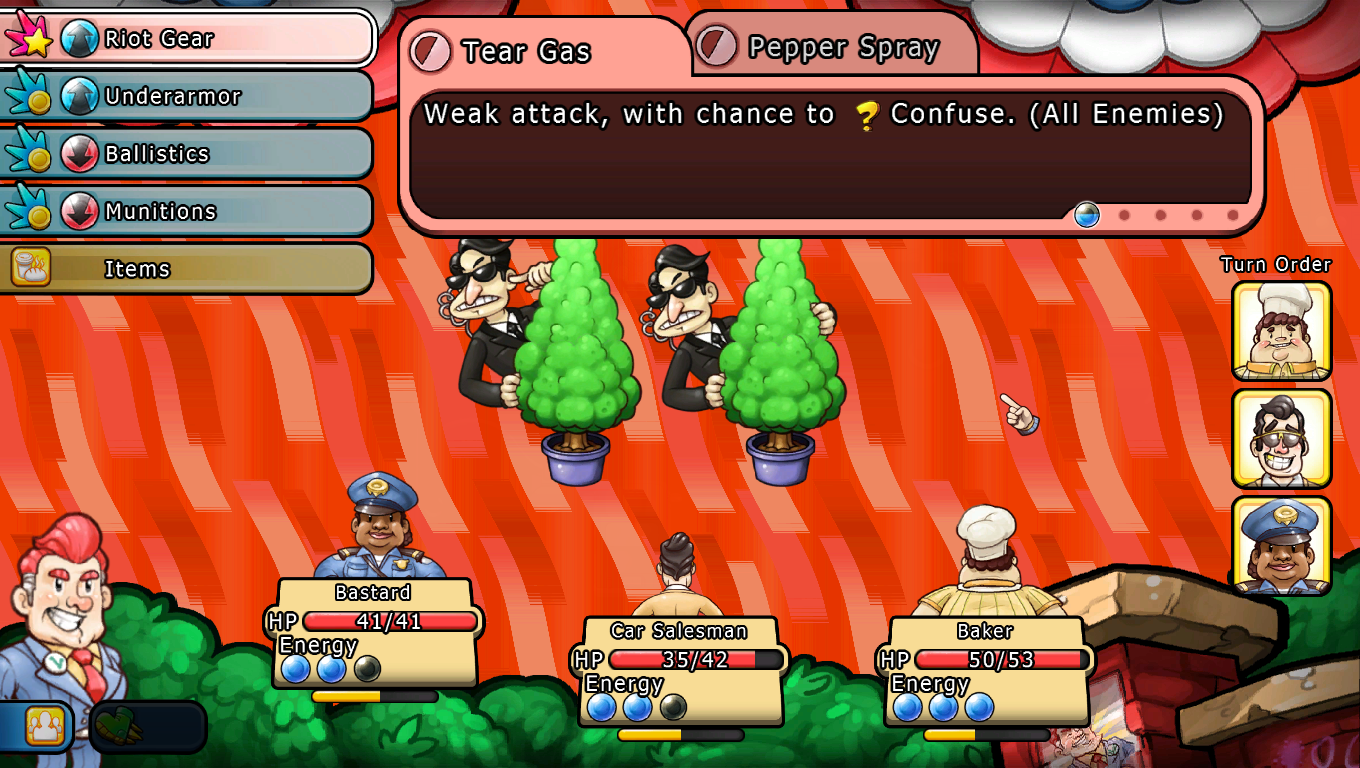Click the Baker portrait in Turn Order
The image size is (1360, 768).
click(1281, 331)
